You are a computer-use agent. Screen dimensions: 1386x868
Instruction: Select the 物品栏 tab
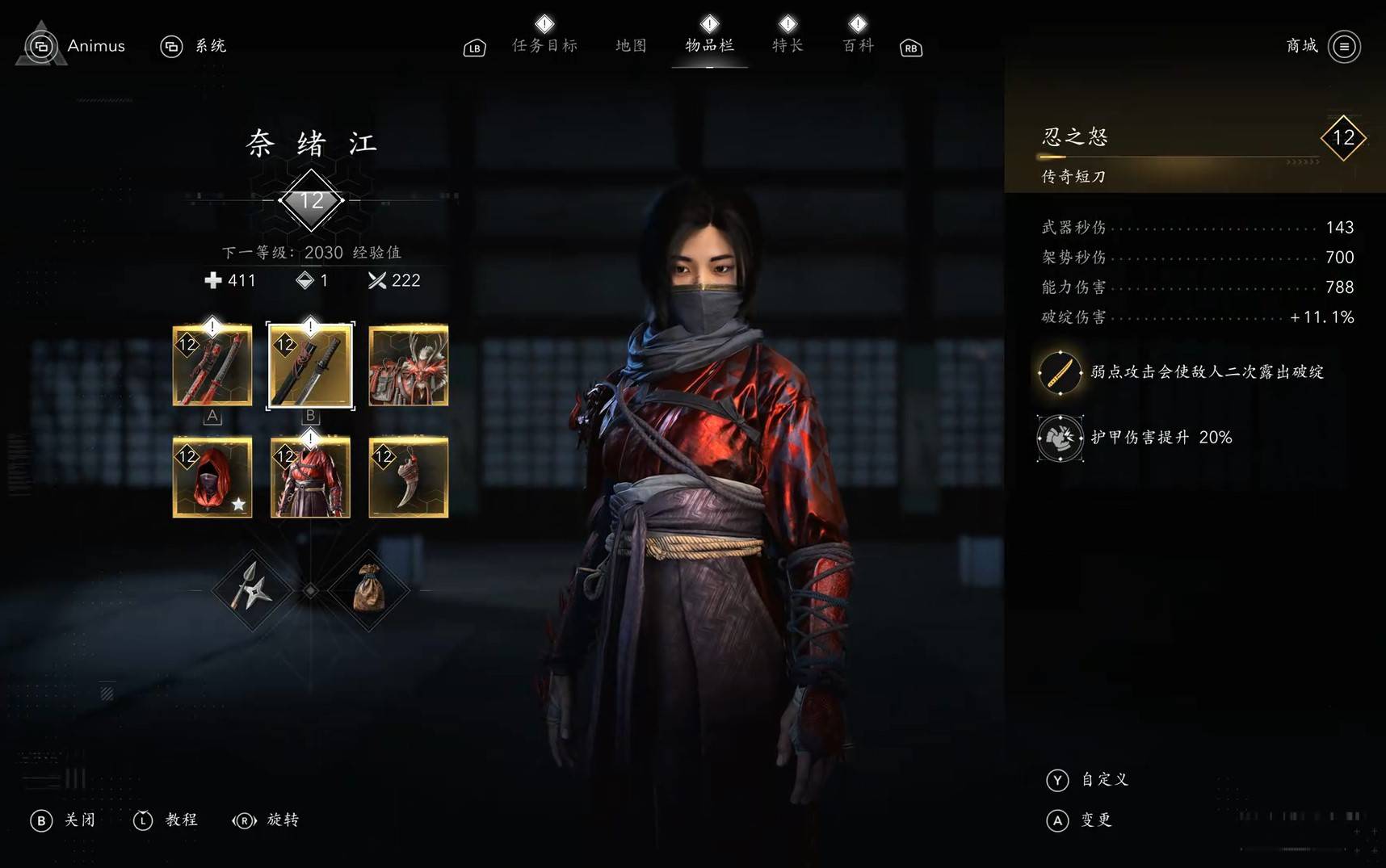click(709, 46)
